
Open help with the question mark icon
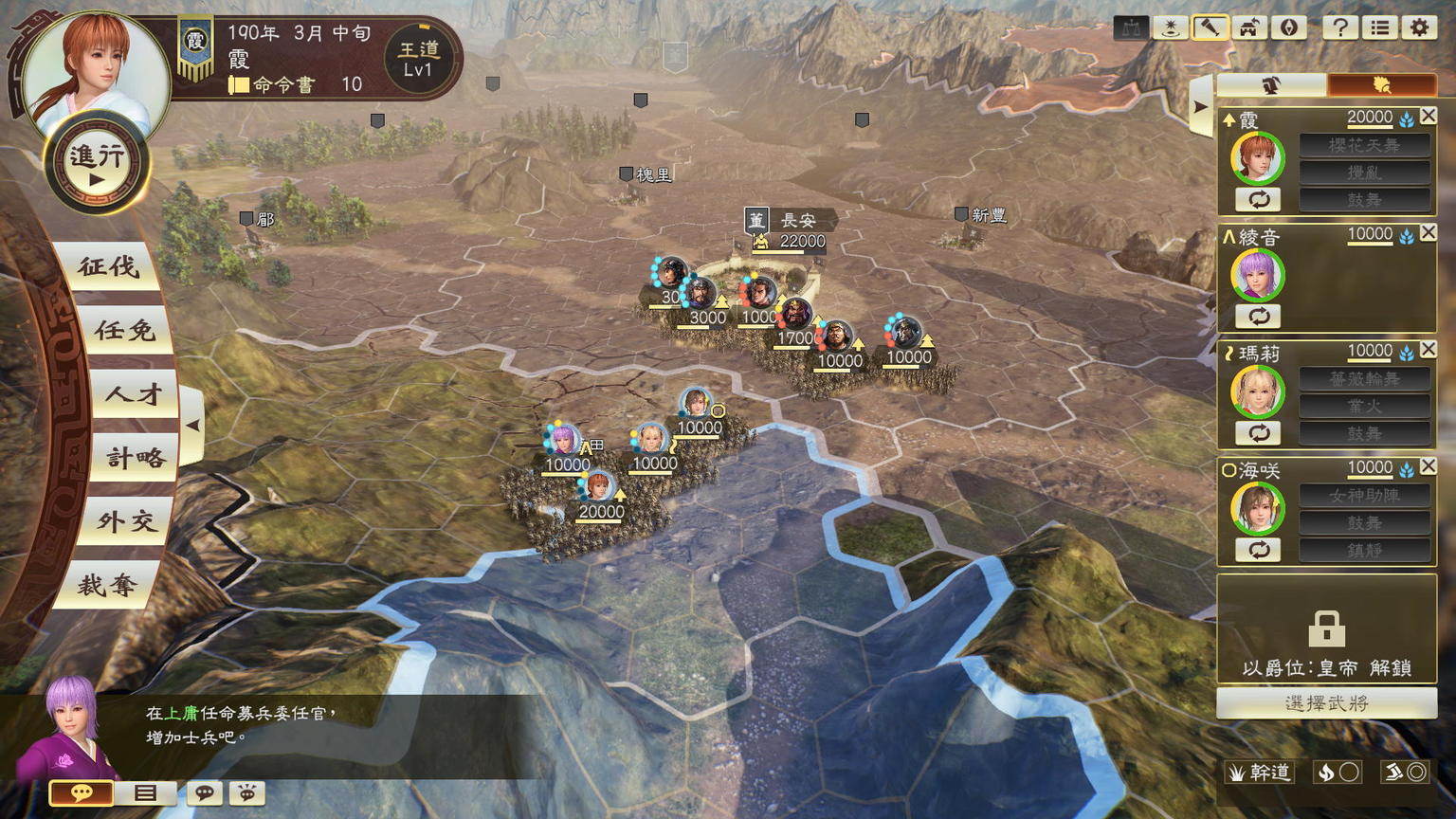click(1339, 27)
